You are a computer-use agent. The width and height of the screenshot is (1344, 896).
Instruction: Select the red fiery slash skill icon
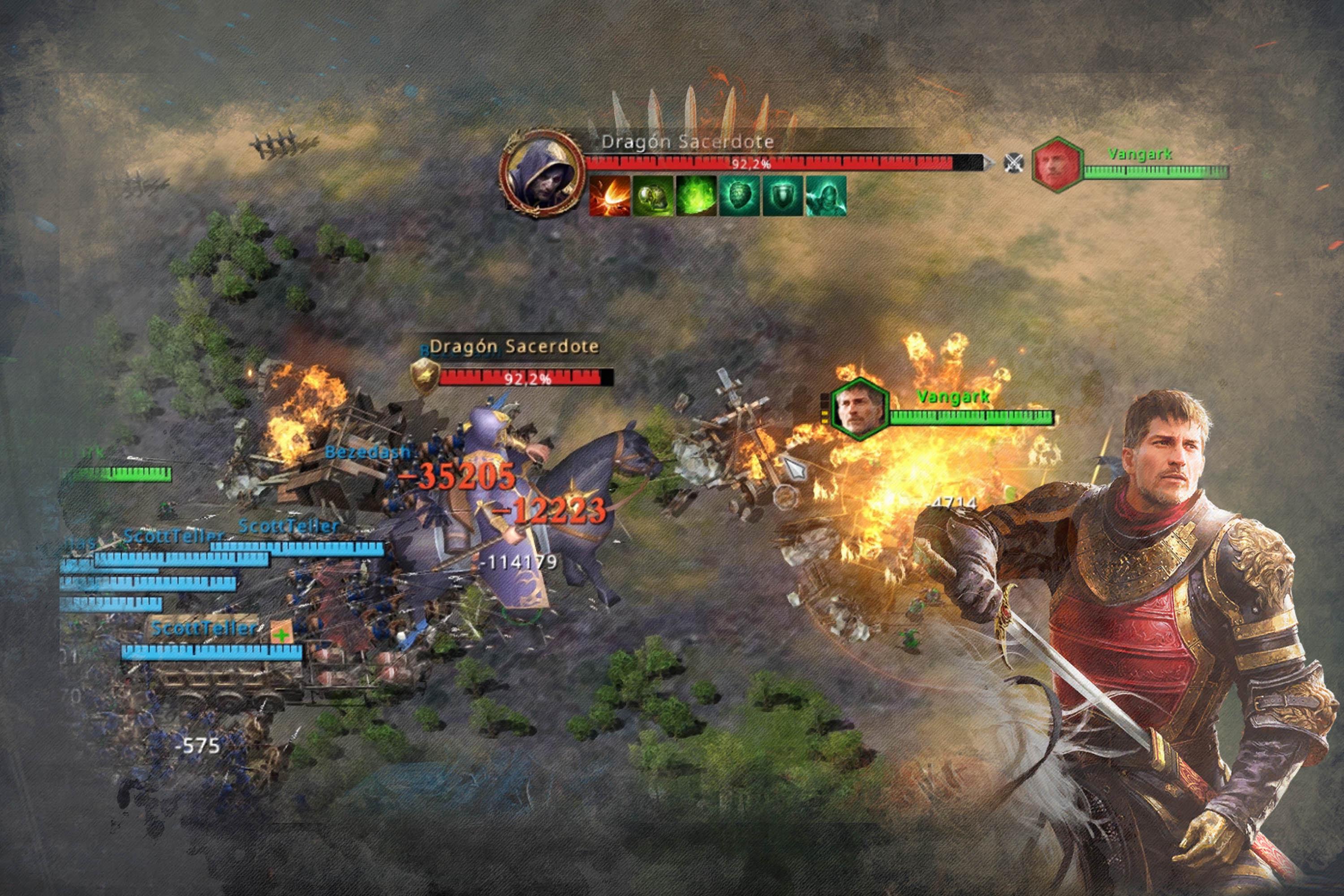(x=610, y=195)
